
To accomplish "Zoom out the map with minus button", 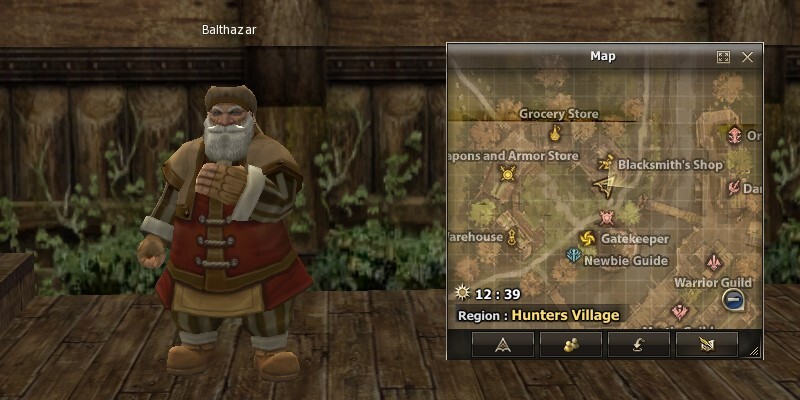I will click(x=734, y=299).
